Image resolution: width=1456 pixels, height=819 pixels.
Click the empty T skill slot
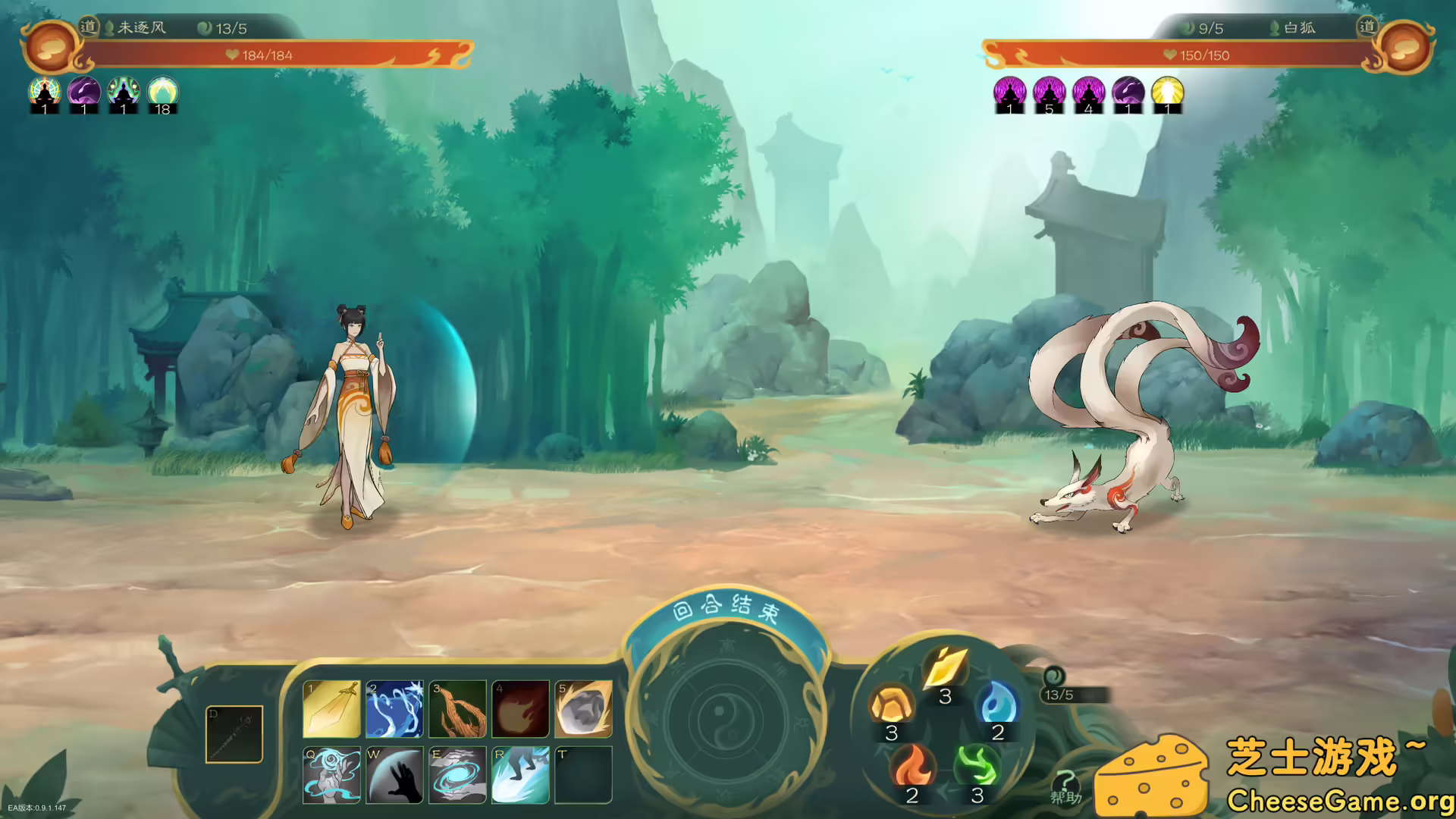pyautogui.click(x=583, y=775)
